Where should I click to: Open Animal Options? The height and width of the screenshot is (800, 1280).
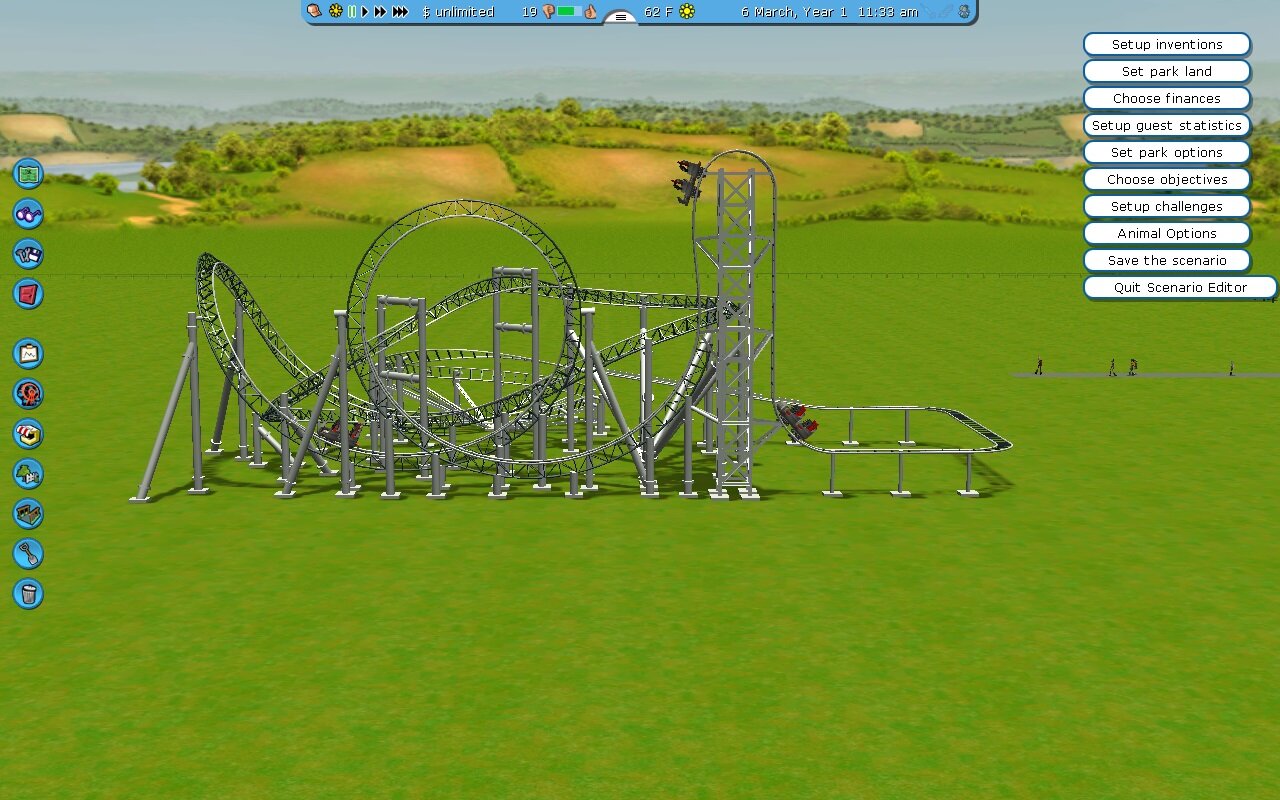tap(1167, 234)
